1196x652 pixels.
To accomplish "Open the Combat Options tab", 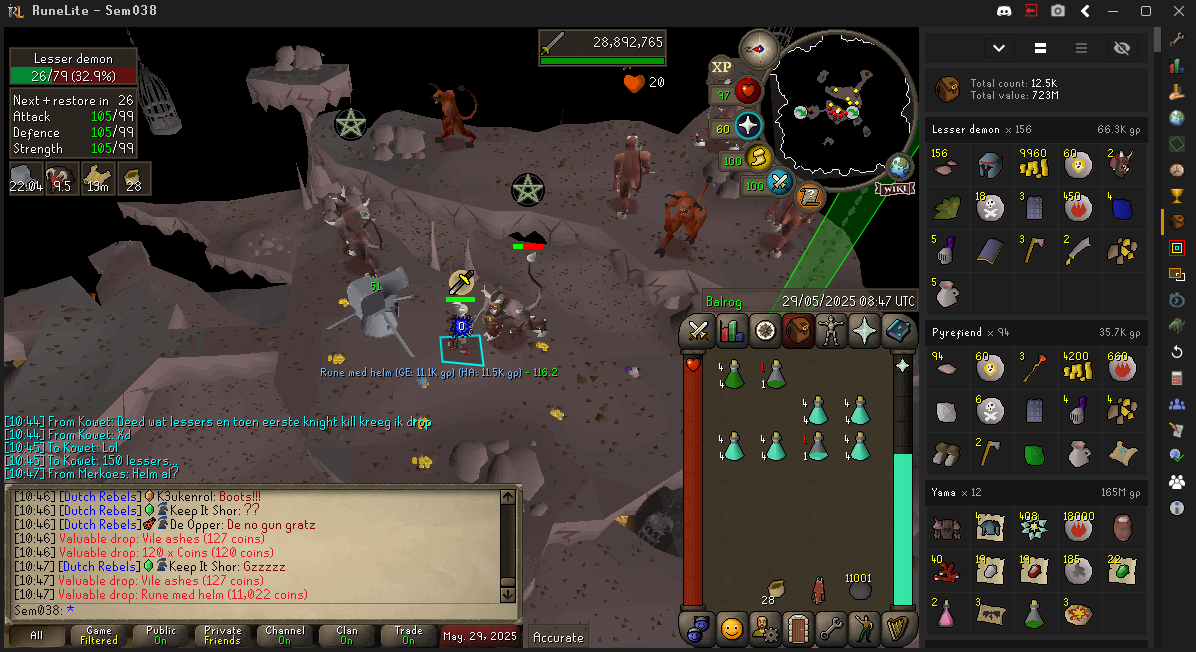I will click(x=698, y=331).
